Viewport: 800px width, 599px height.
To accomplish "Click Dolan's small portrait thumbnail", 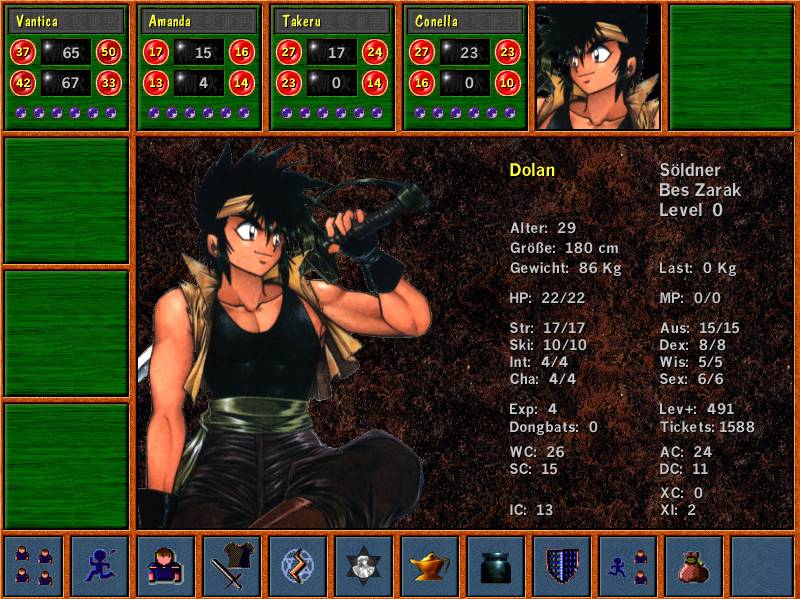I will pos(598,67).
